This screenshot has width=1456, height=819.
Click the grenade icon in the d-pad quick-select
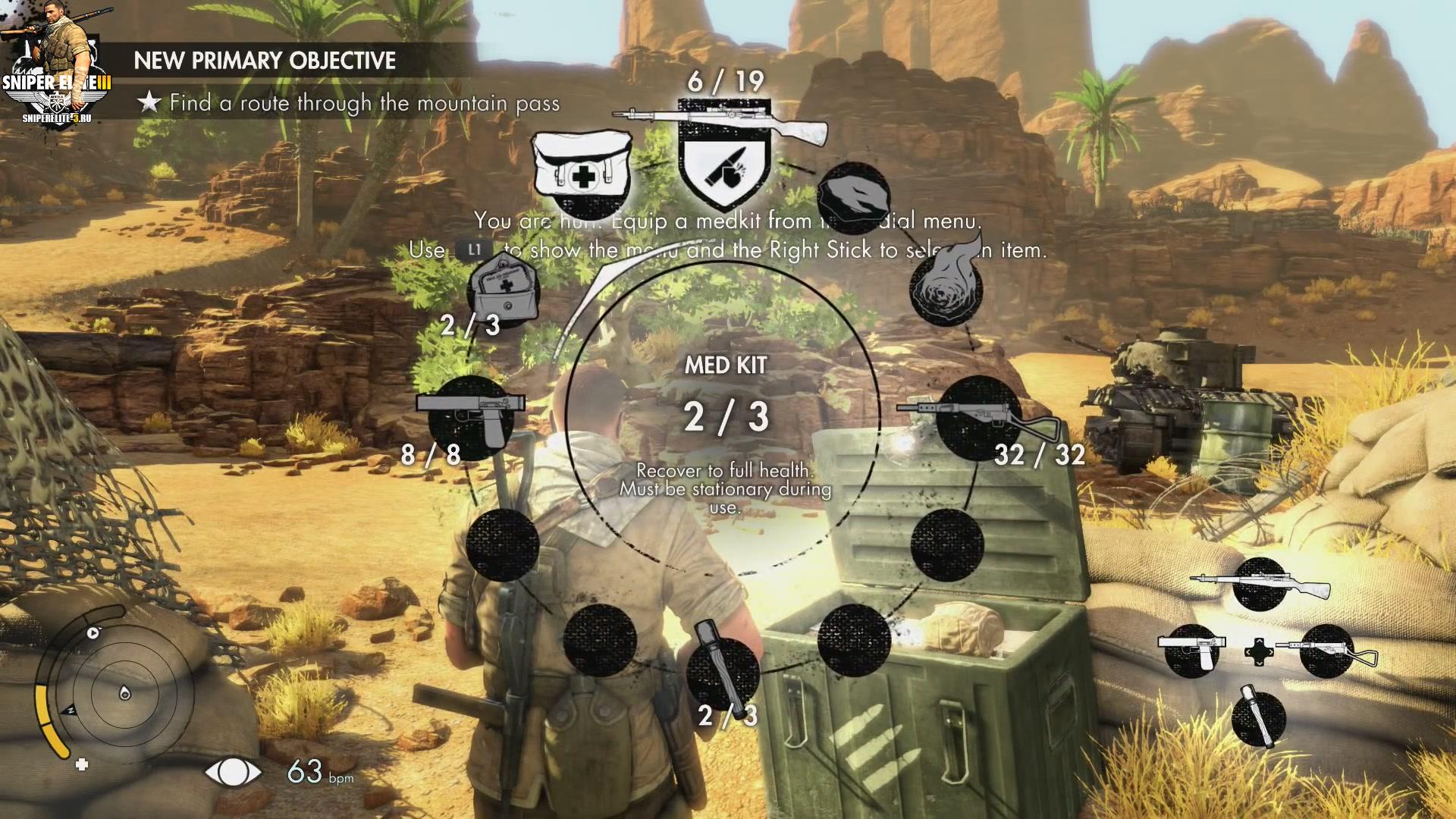[1258, 717]
